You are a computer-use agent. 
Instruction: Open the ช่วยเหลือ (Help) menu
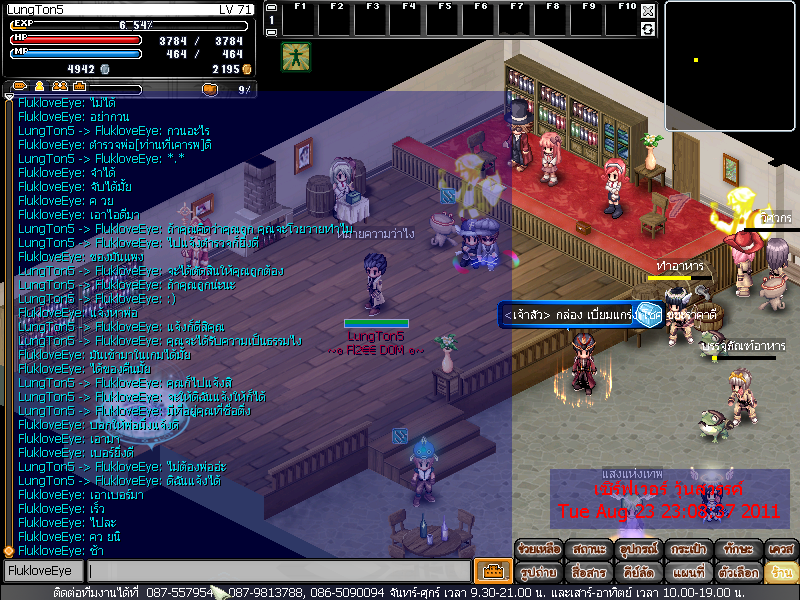(x=538, y=549)
